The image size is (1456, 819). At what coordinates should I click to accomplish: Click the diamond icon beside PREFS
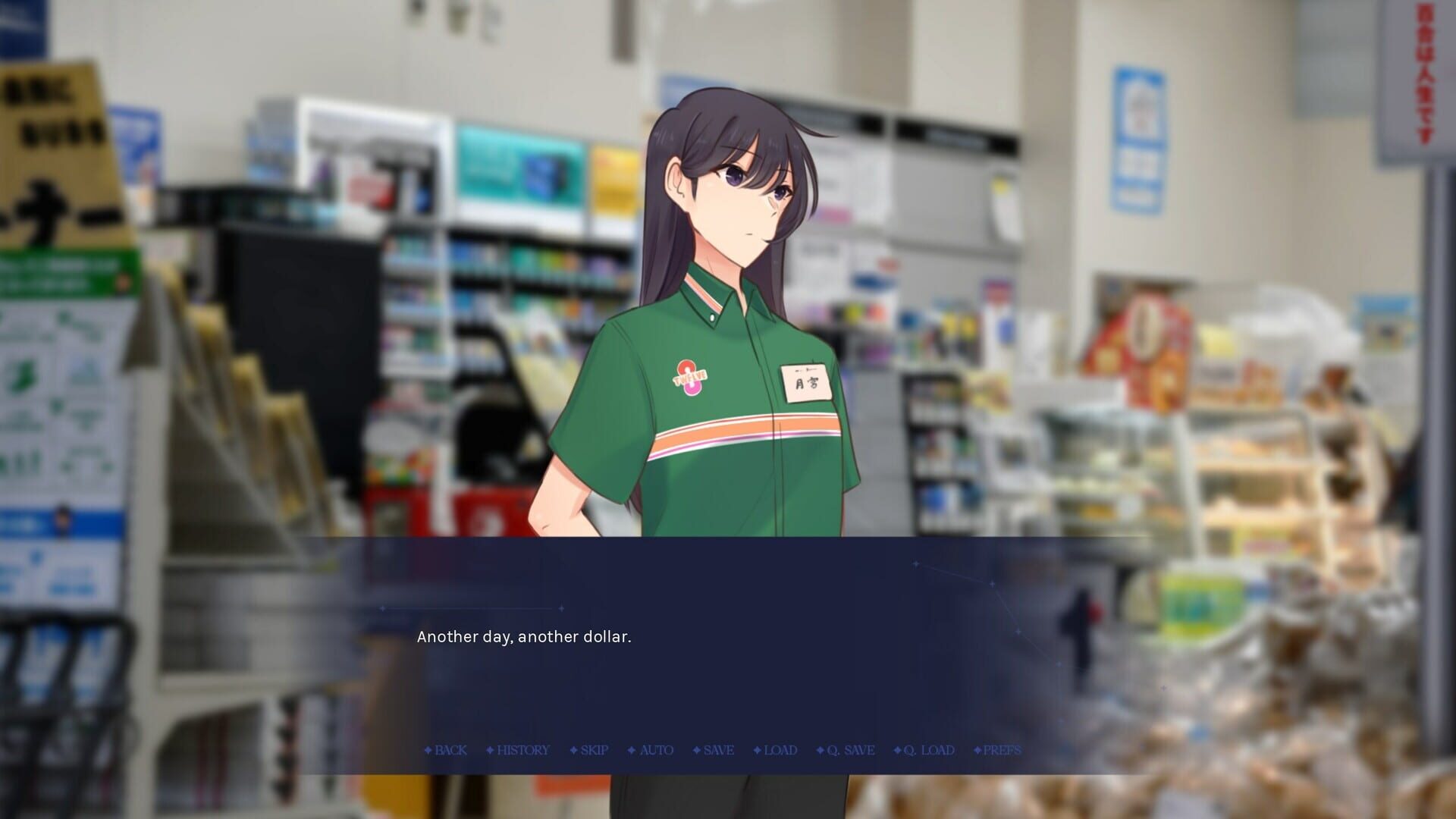[977, 750]
